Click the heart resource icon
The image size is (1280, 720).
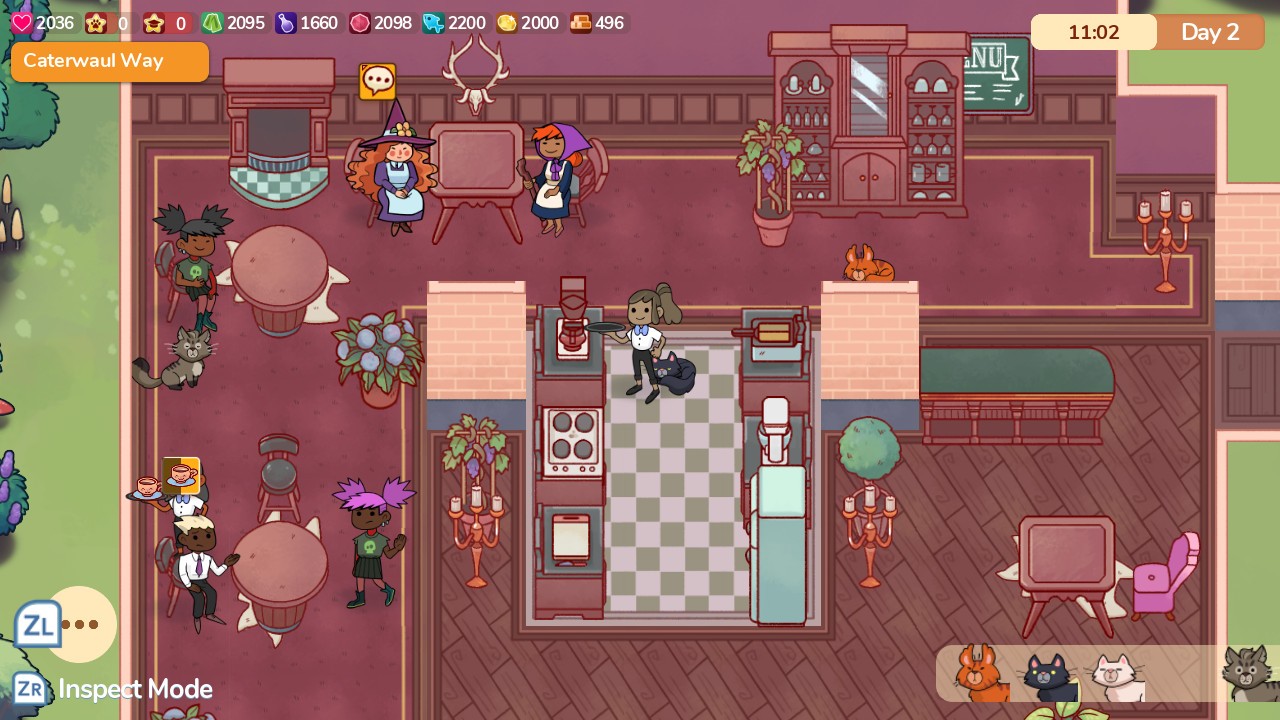tap(21, 23)
